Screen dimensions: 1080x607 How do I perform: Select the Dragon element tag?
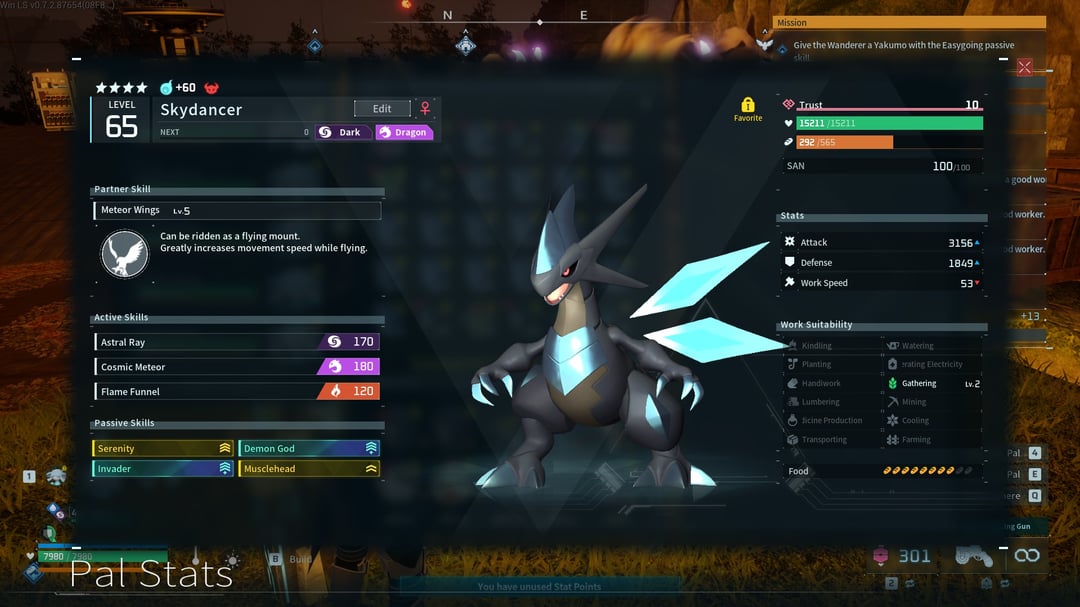404,132
